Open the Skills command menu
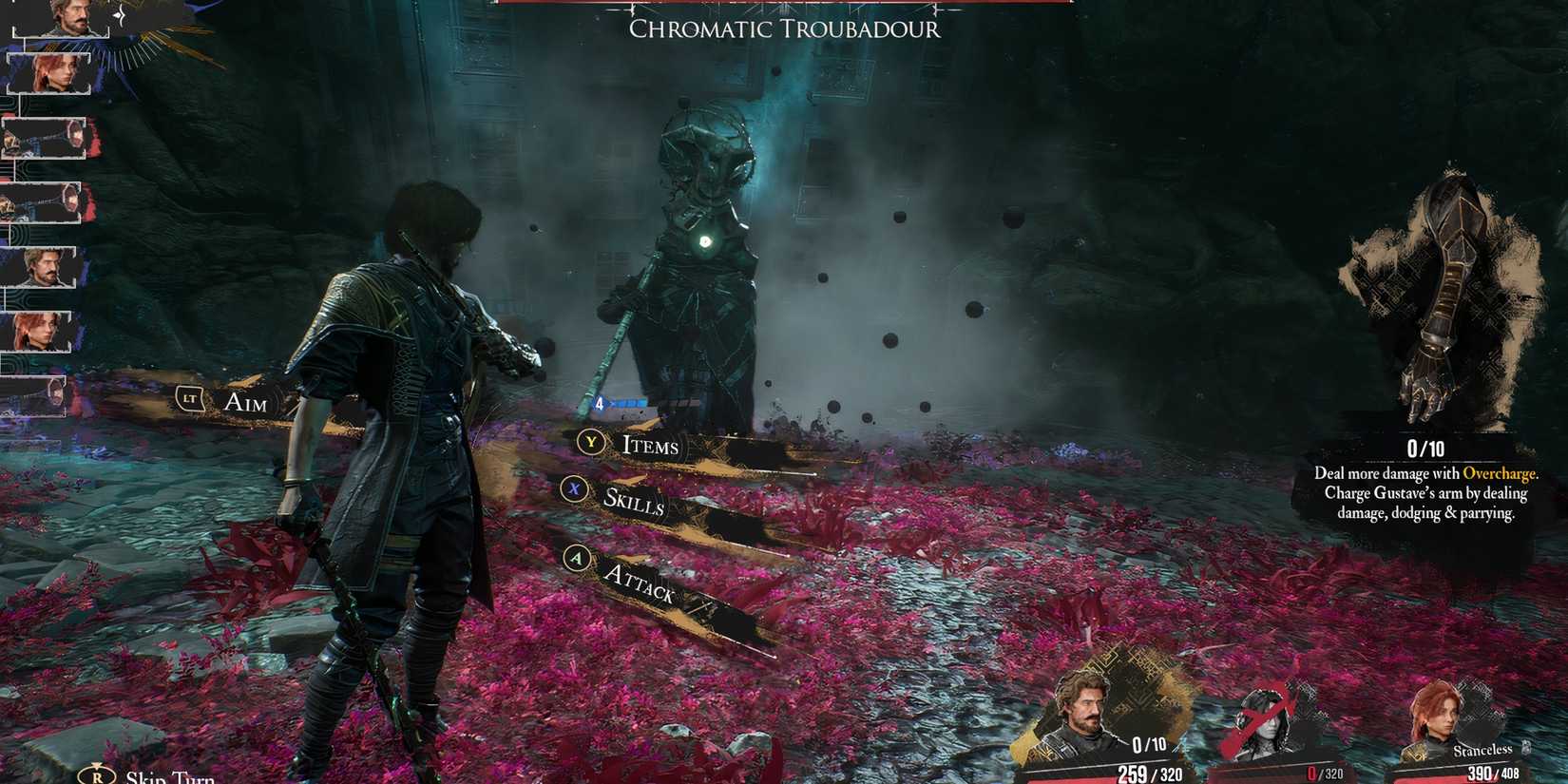This screenshot has height=784, width=1568. click(x=634, y=502)
